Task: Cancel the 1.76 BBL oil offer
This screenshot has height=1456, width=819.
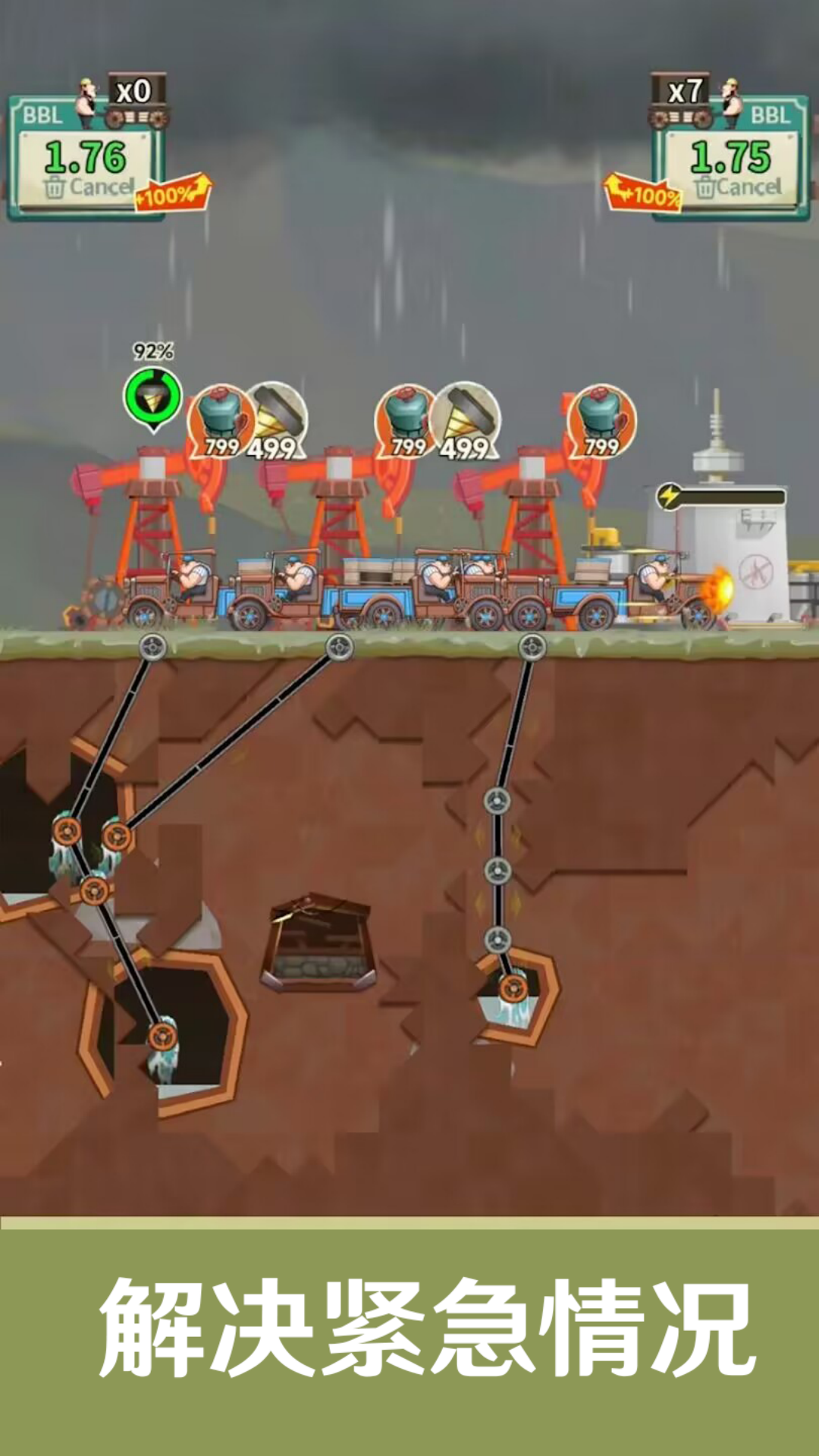Action: pos(89,187)
